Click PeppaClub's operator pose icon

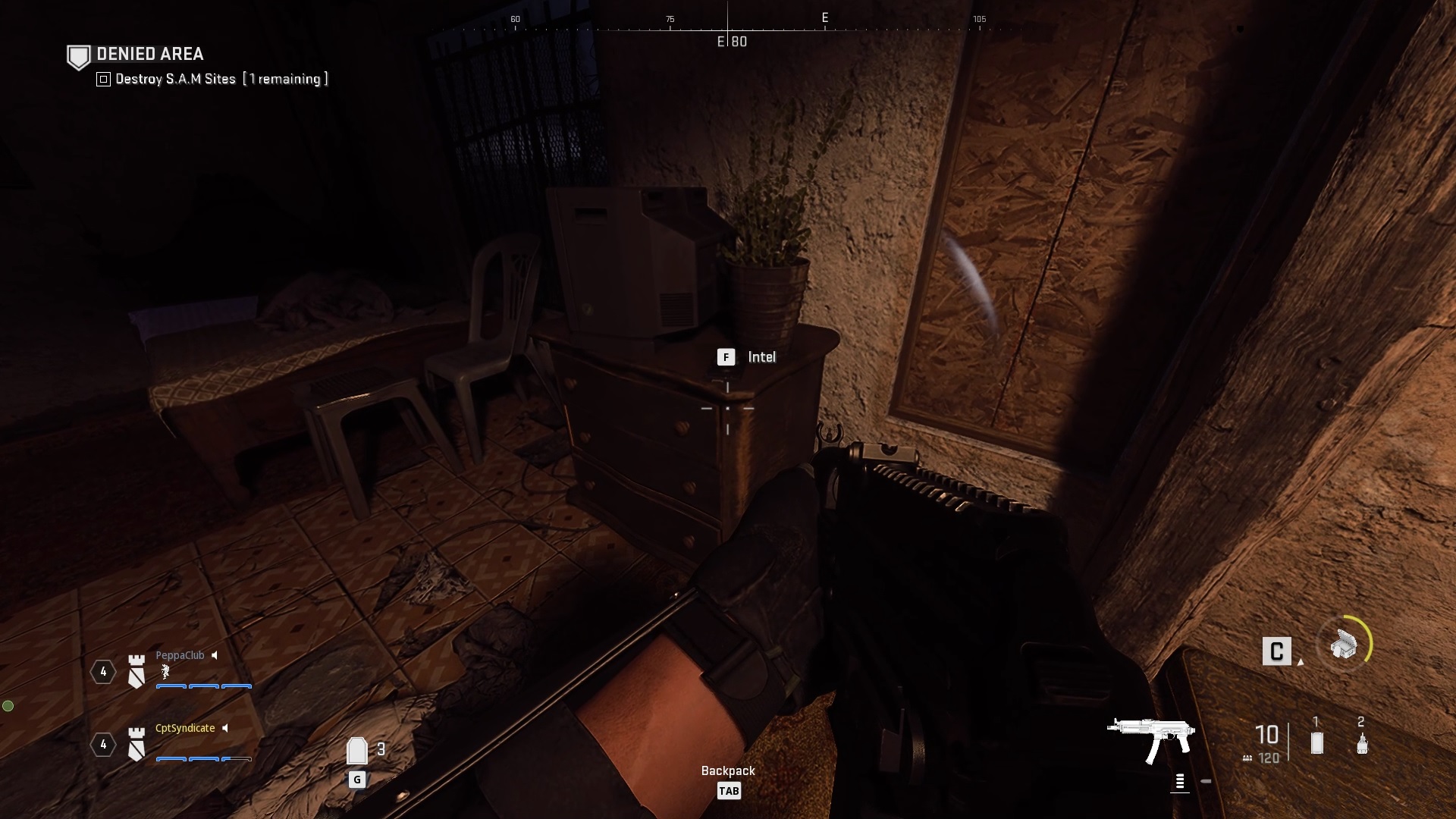[x=164, y=672]
